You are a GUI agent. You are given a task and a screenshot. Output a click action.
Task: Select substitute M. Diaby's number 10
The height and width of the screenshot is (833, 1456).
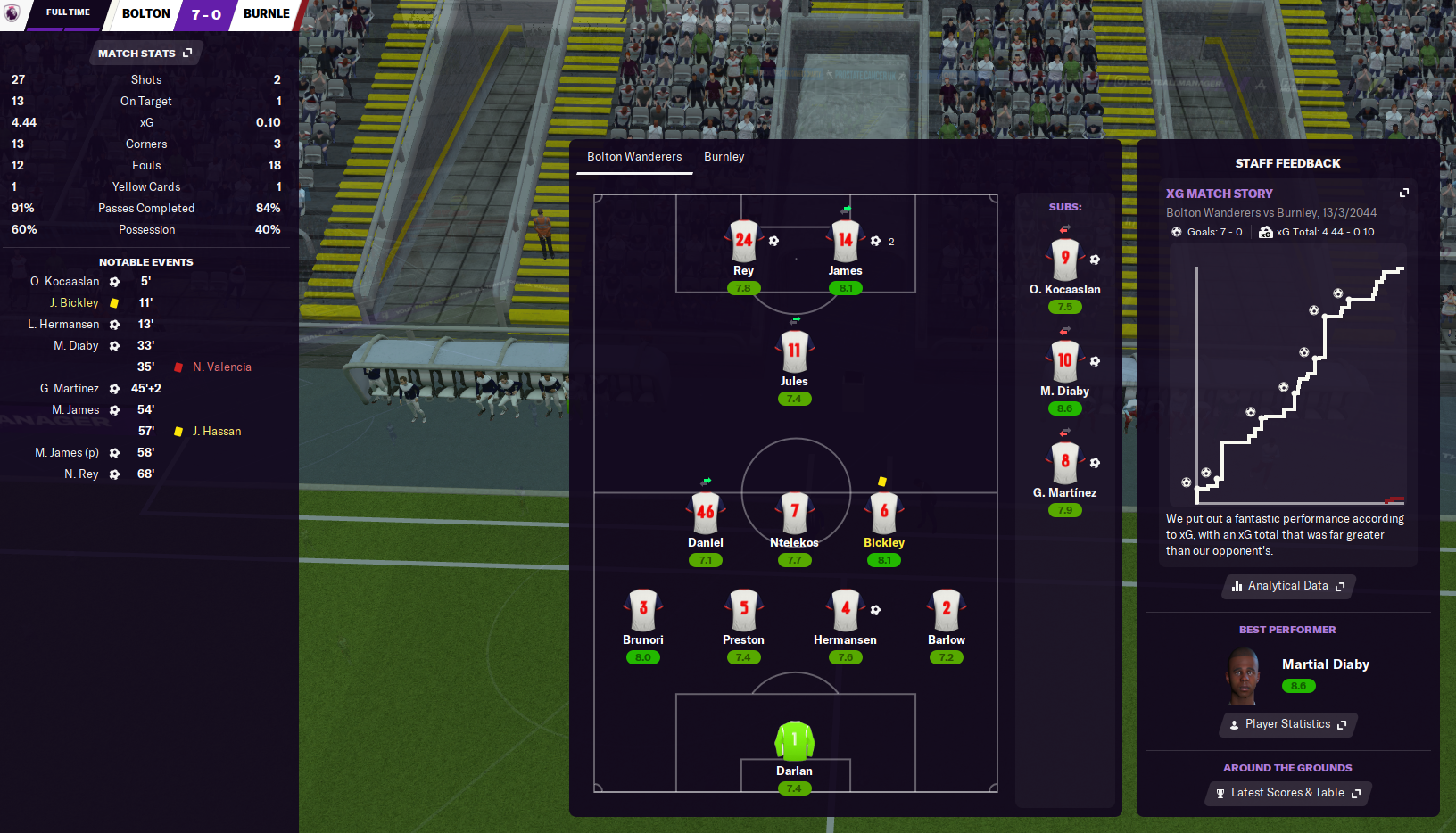pos(1065,361)
